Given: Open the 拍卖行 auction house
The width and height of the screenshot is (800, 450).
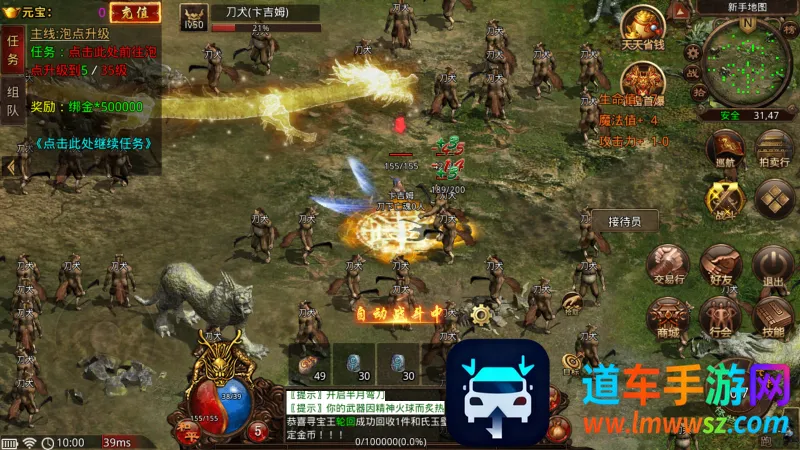Looking at the screenshot, I should tap(775, 150).
